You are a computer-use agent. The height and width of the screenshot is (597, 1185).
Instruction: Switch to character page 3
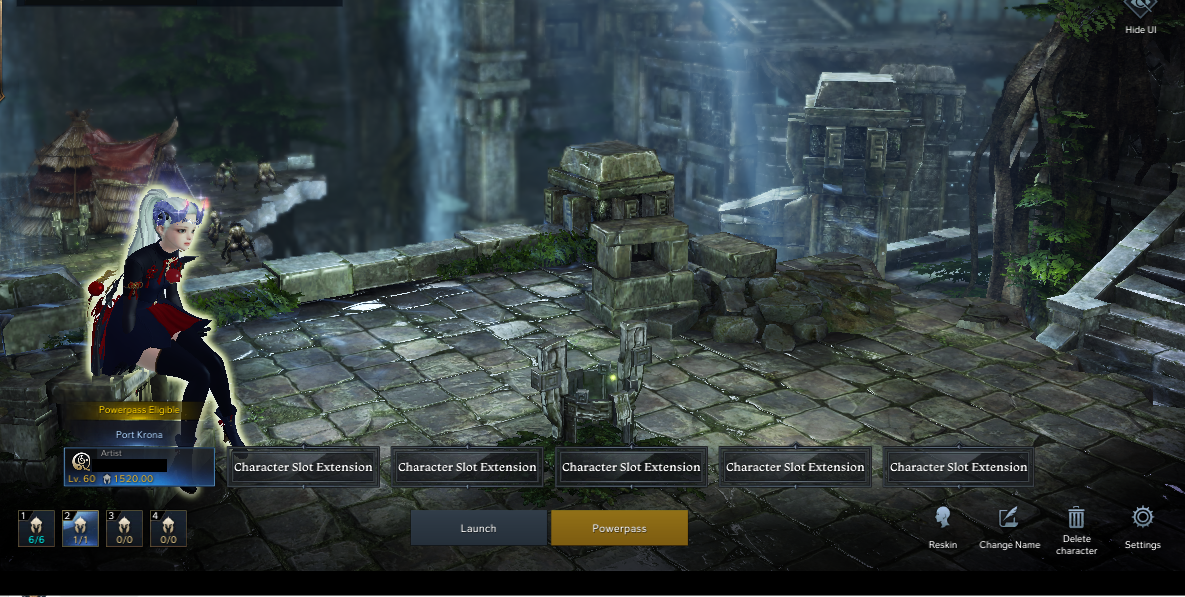pyautogui.click(x=124, y=529)
